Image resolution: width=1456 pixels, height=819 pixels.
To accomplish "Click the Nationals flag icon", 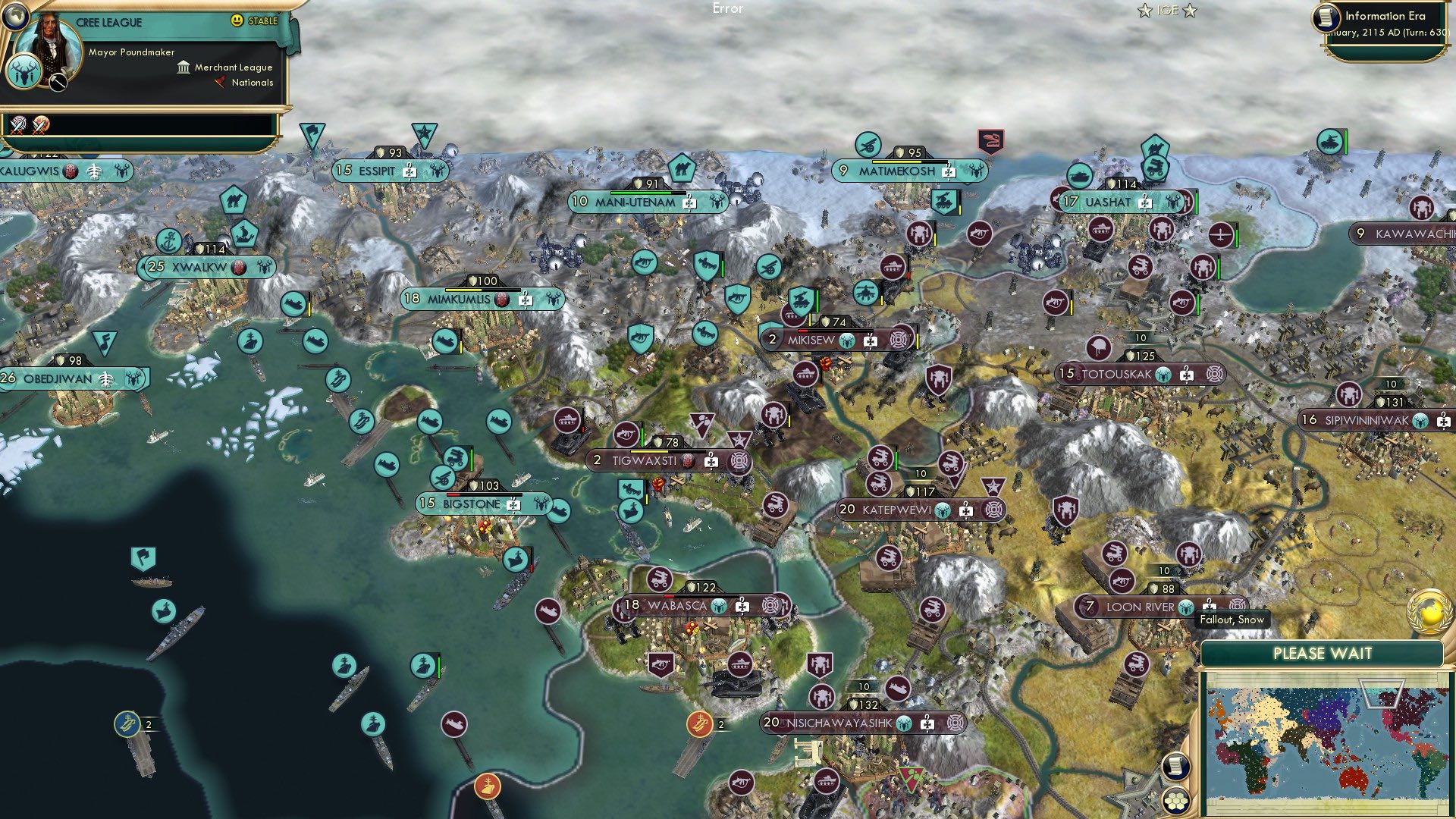I will pyautogui.click(x=219, y=81).
